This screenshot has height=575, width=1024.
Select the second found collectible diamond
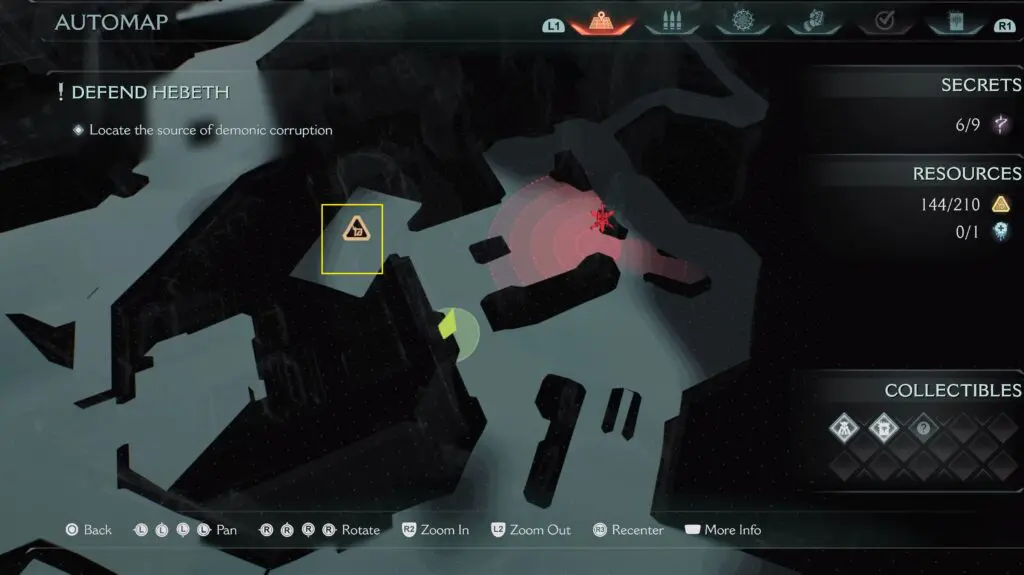(886, 427)
